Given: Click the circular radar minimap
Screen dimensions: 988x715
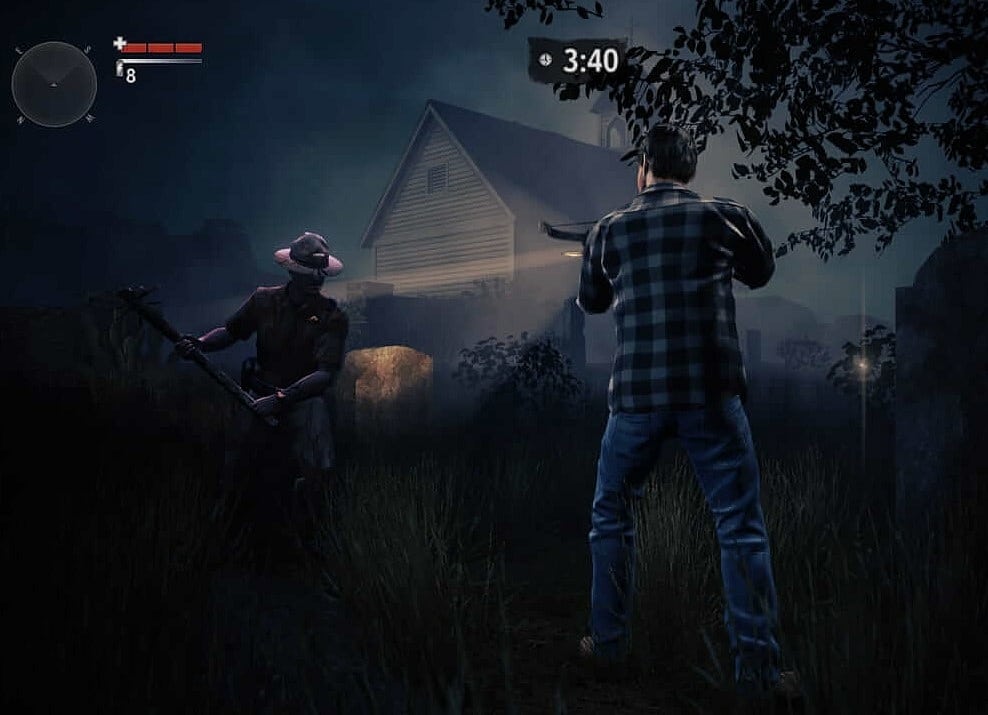Looking at the screenshot, I should coord(54,84).
